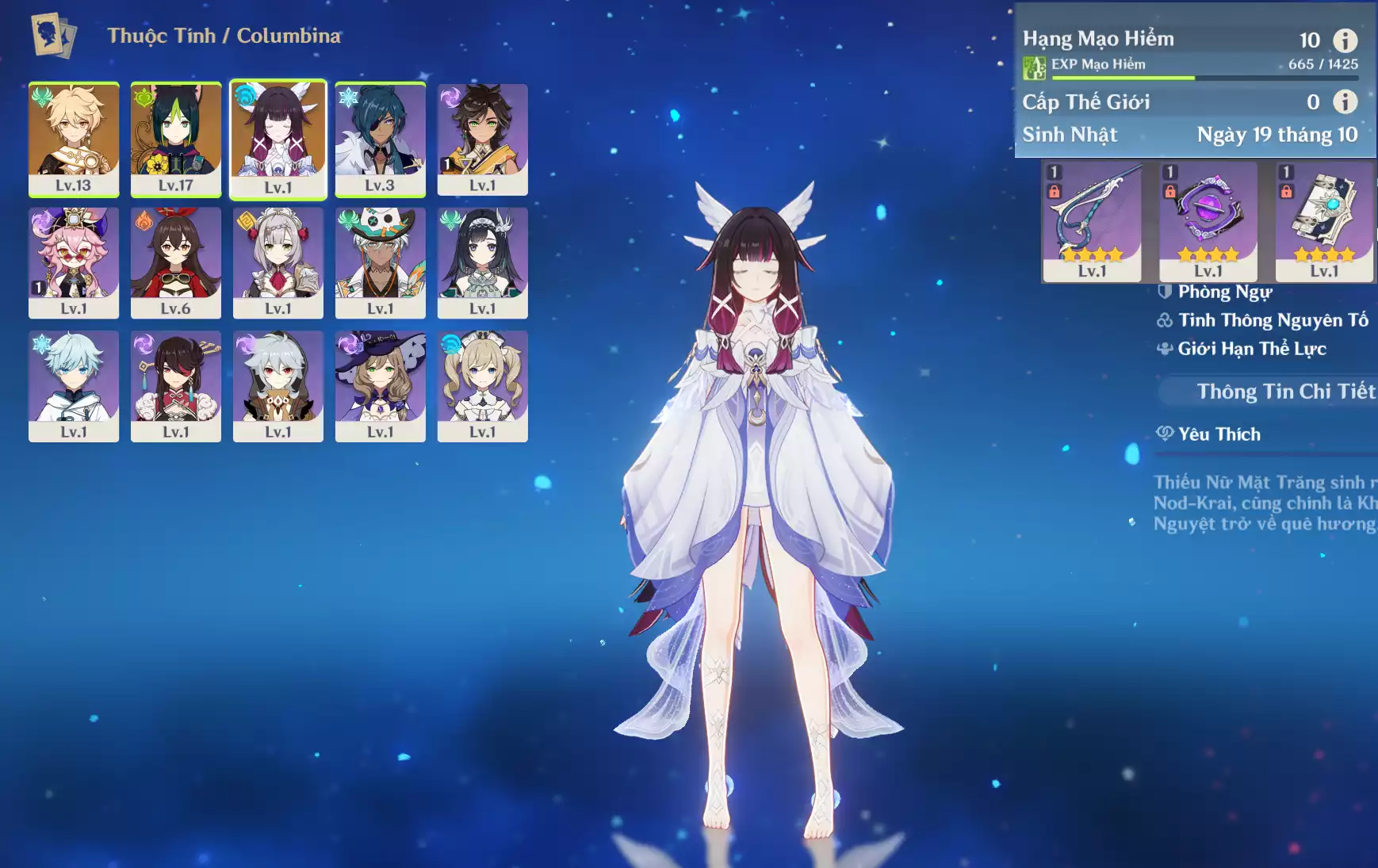The height and width of the screenshot is (868, 1378).
Task: Pick the purple orb weapon card
Action: pos(1208,221)
